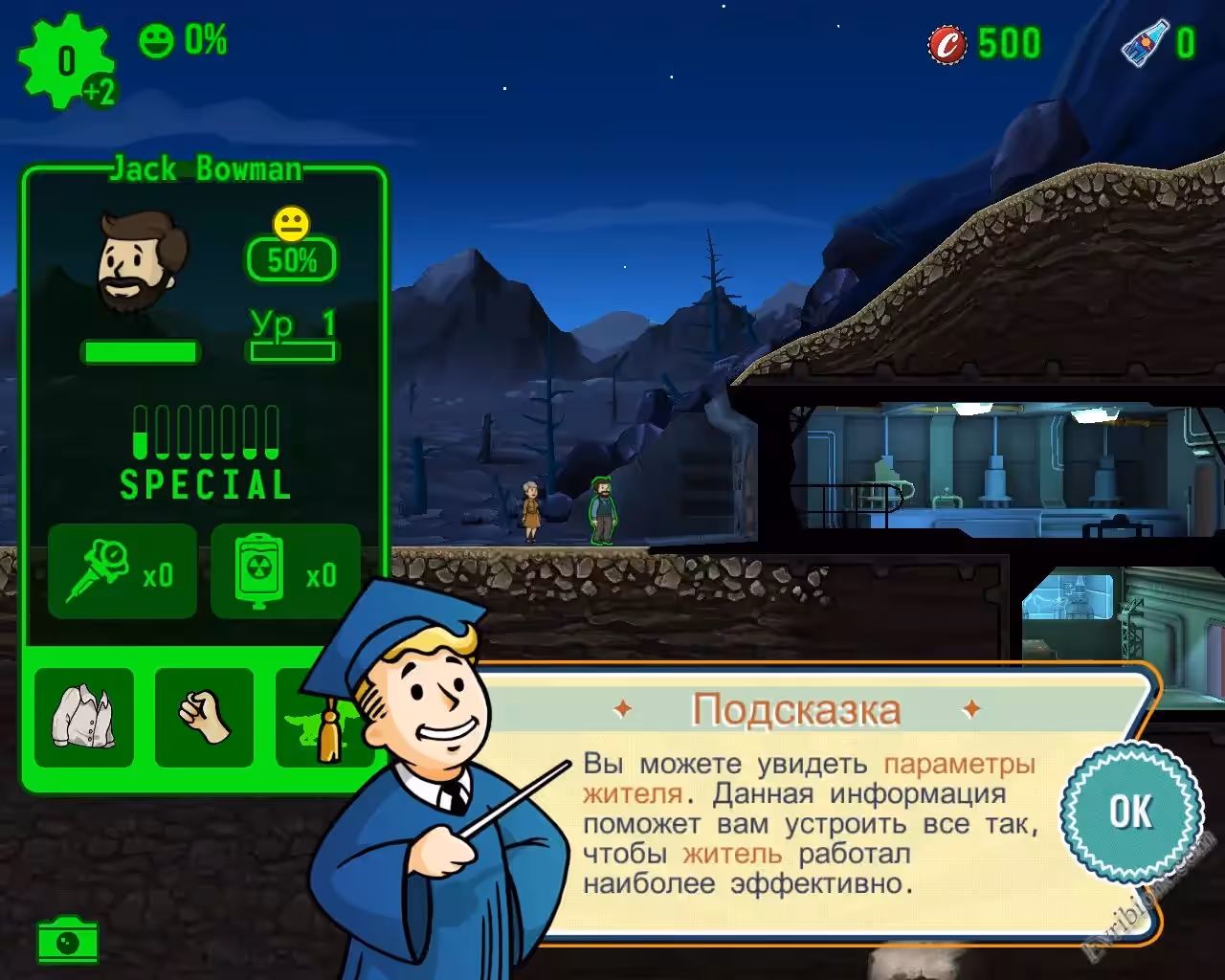
Task: Click the vault gear dweller counter
Action: [65, 61]
